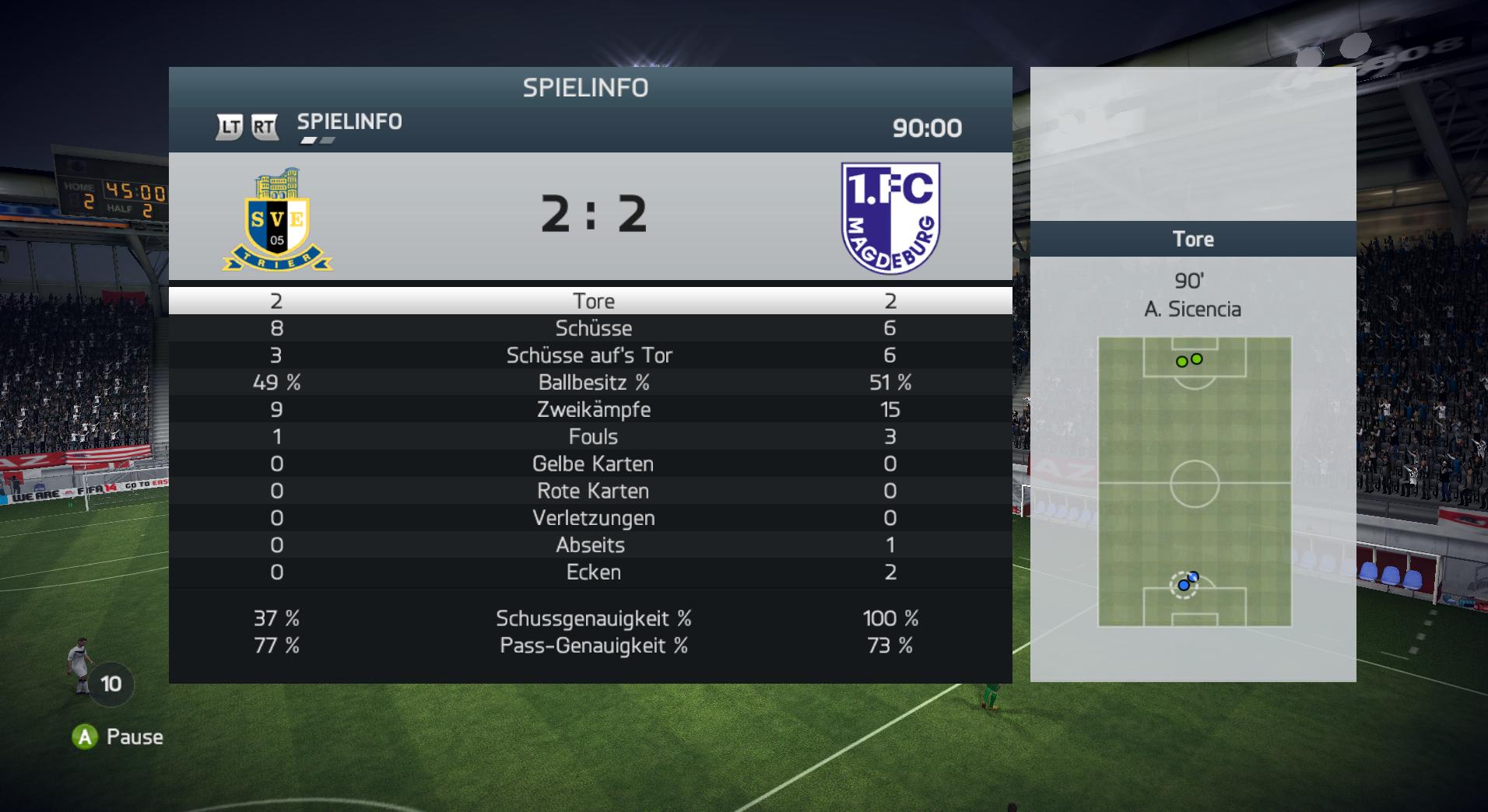Screen dimensions: 1488x812
Task: Choose the Abseits stat row
Action: (x=591, y=545)
